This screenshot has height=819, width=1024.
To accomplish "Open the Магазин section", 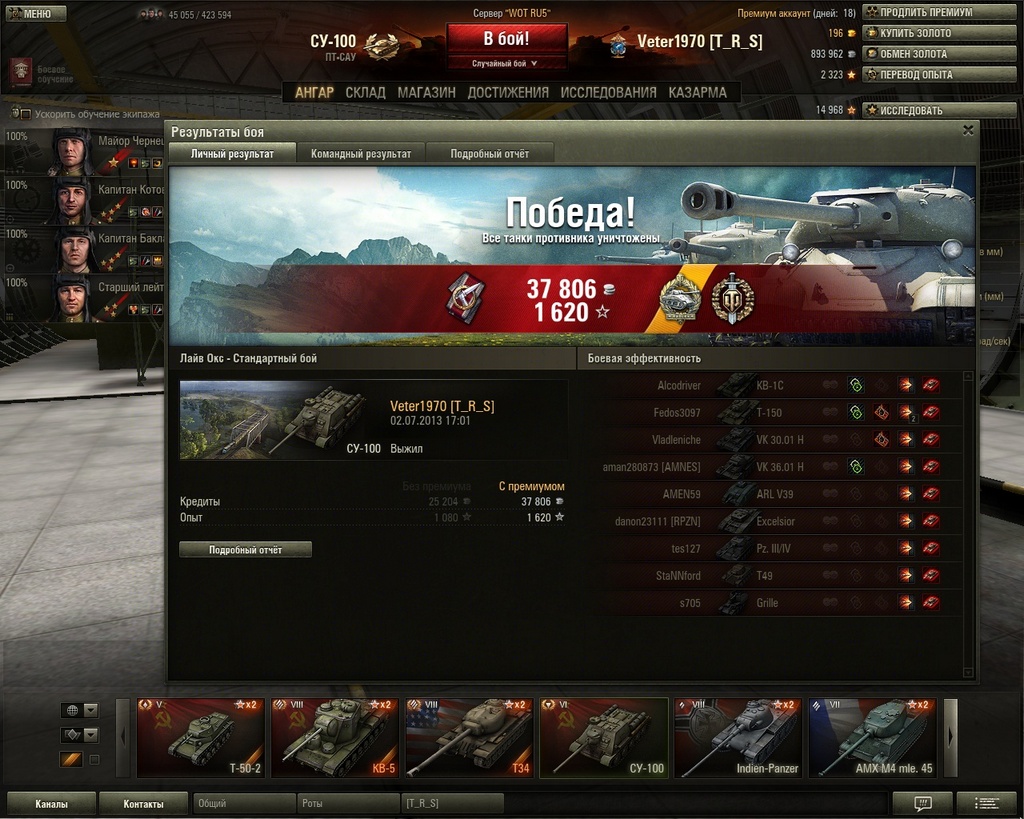I will (426, 92).
